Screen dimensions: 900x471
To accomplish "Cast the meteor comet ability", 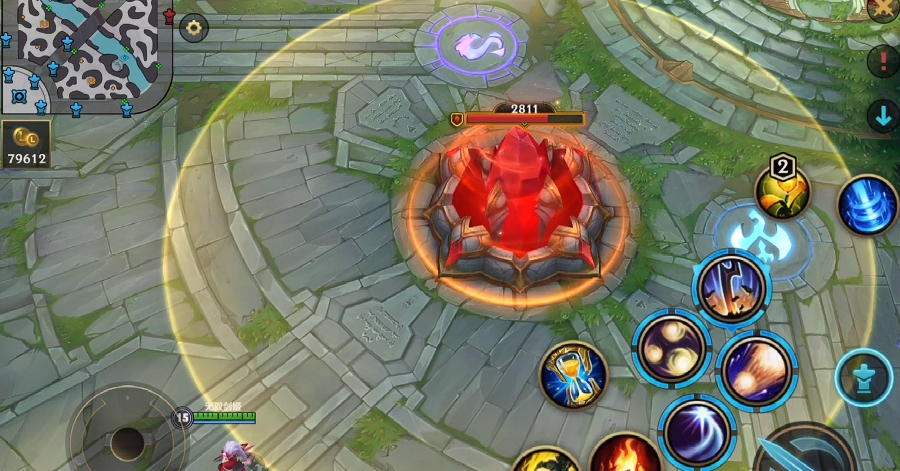I will [756, 369].
